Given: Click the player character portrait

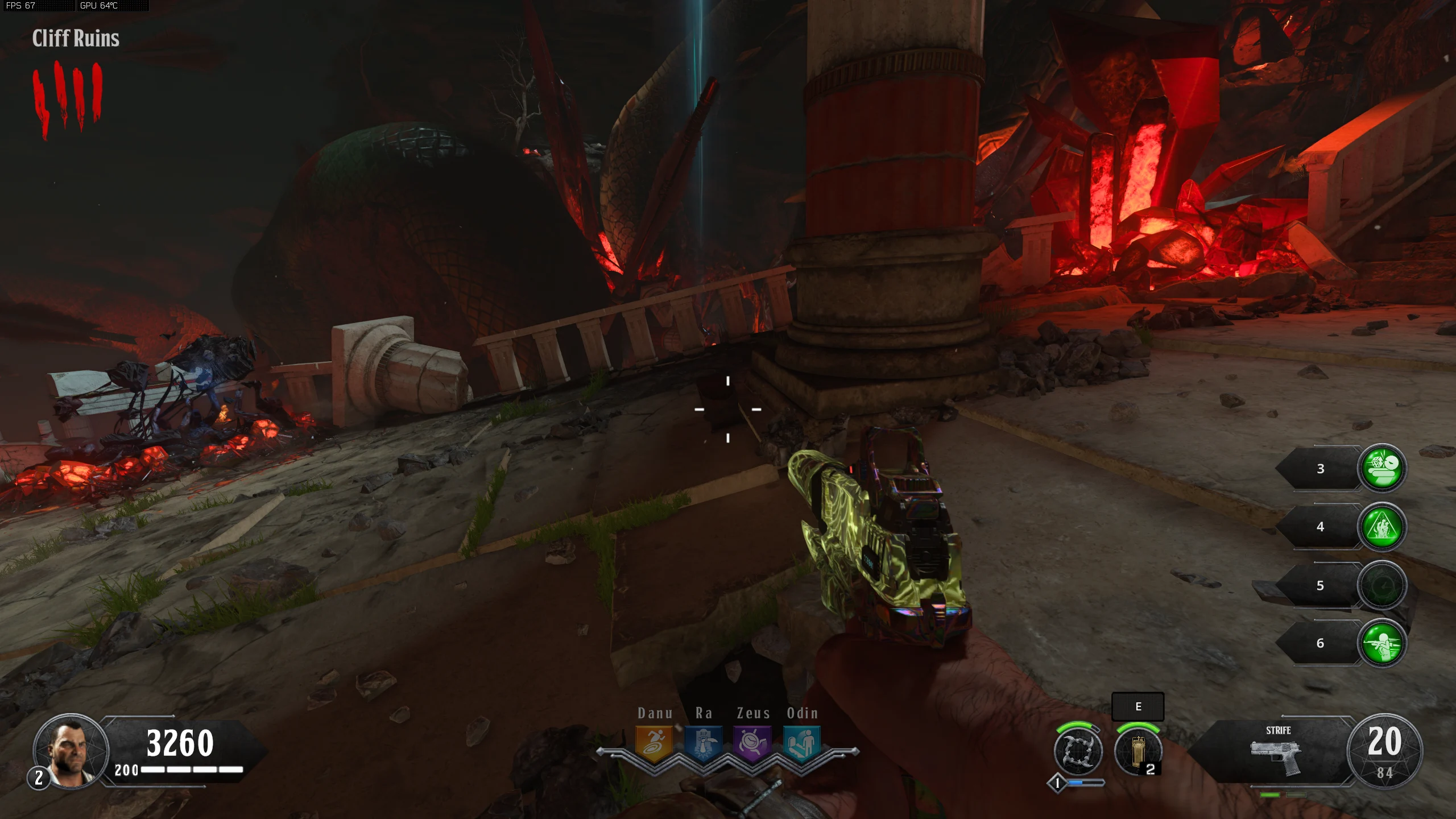Looking at the screenshot, I should point(71,751).
